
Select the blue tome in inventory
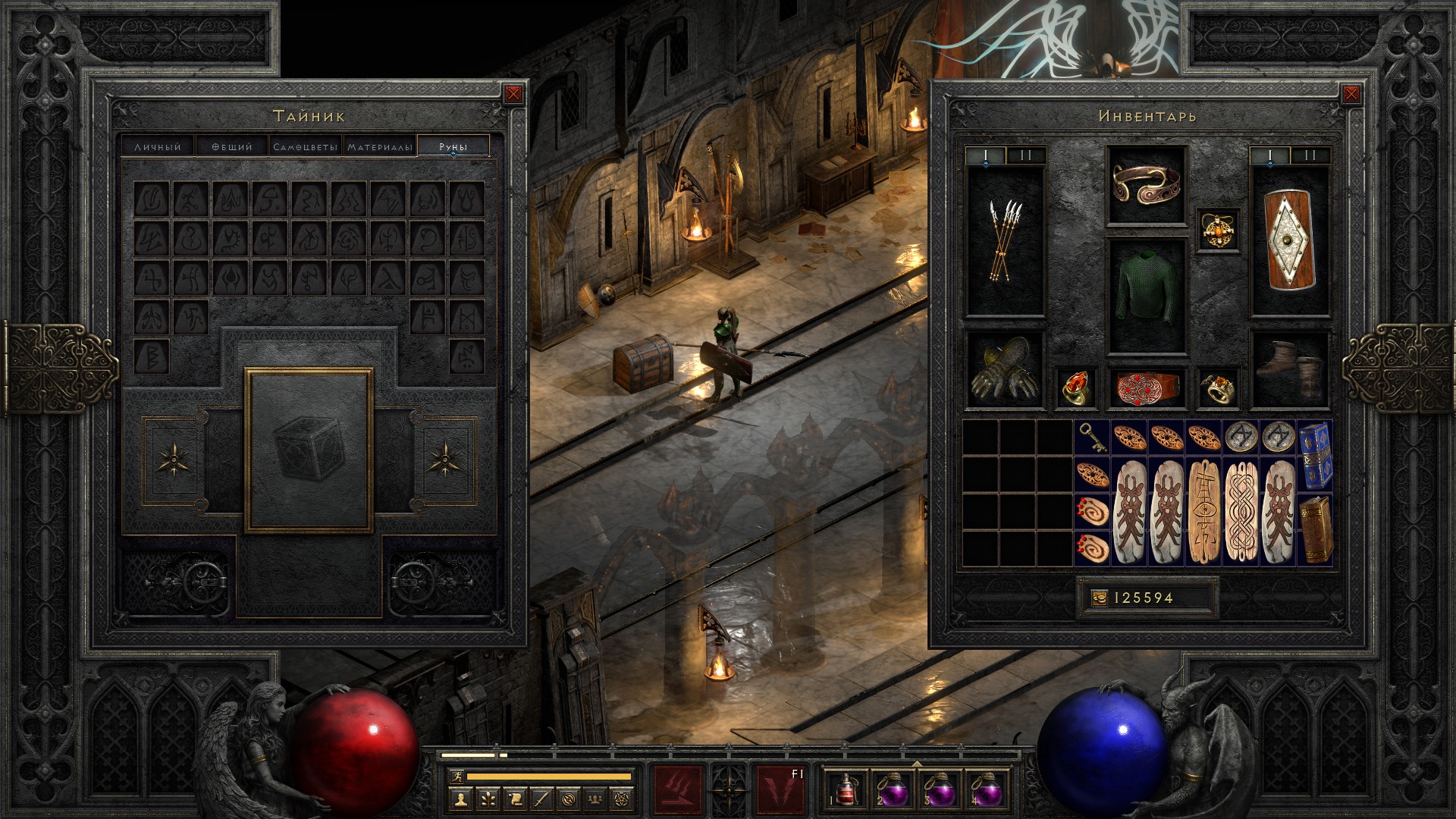coord(1314,454)
